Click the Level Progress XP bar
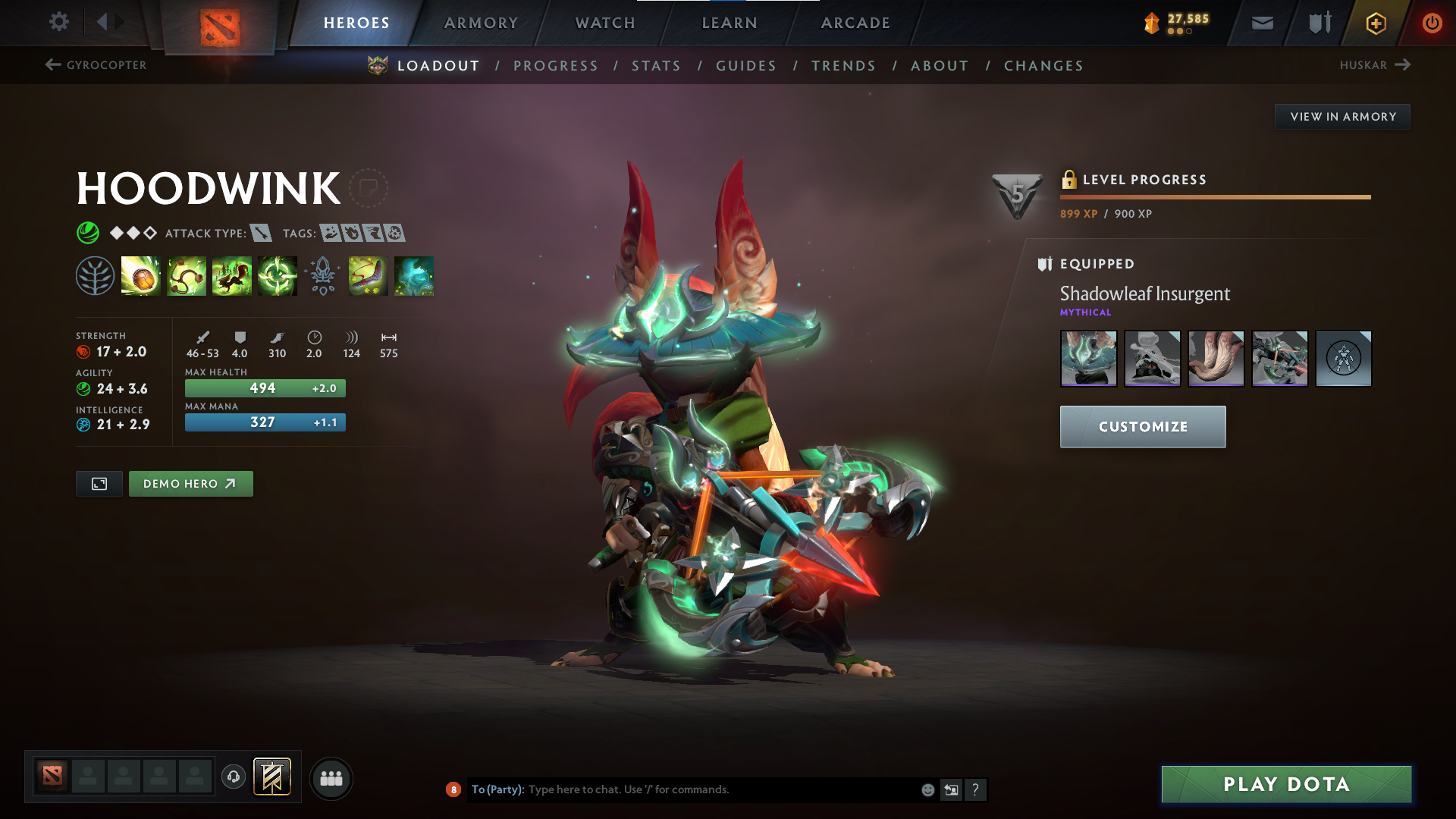 coord(1215,196)
